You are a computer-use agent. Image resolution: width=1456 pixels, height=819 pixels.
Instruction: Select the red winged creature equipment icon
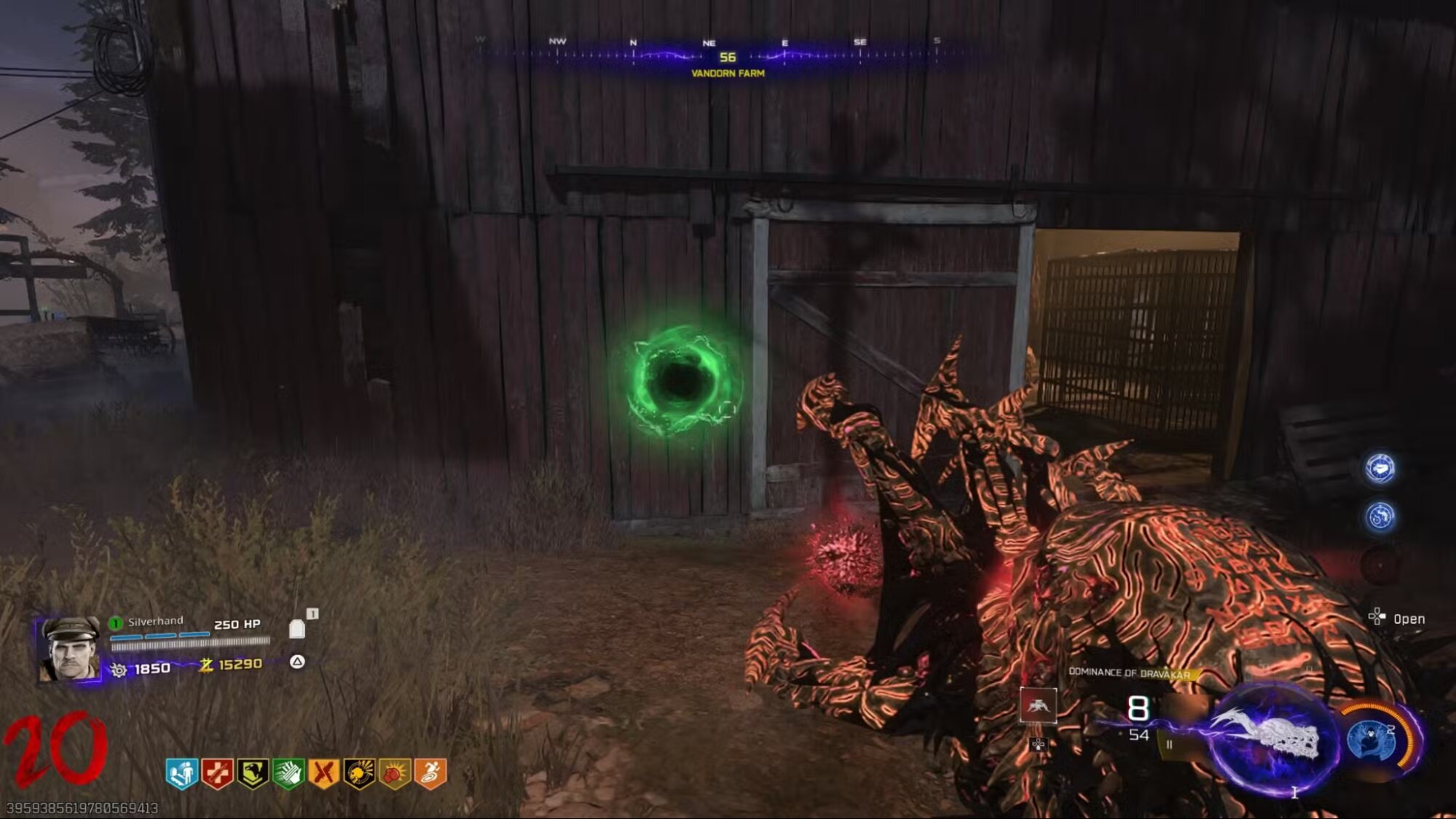tap(1038, 705)
